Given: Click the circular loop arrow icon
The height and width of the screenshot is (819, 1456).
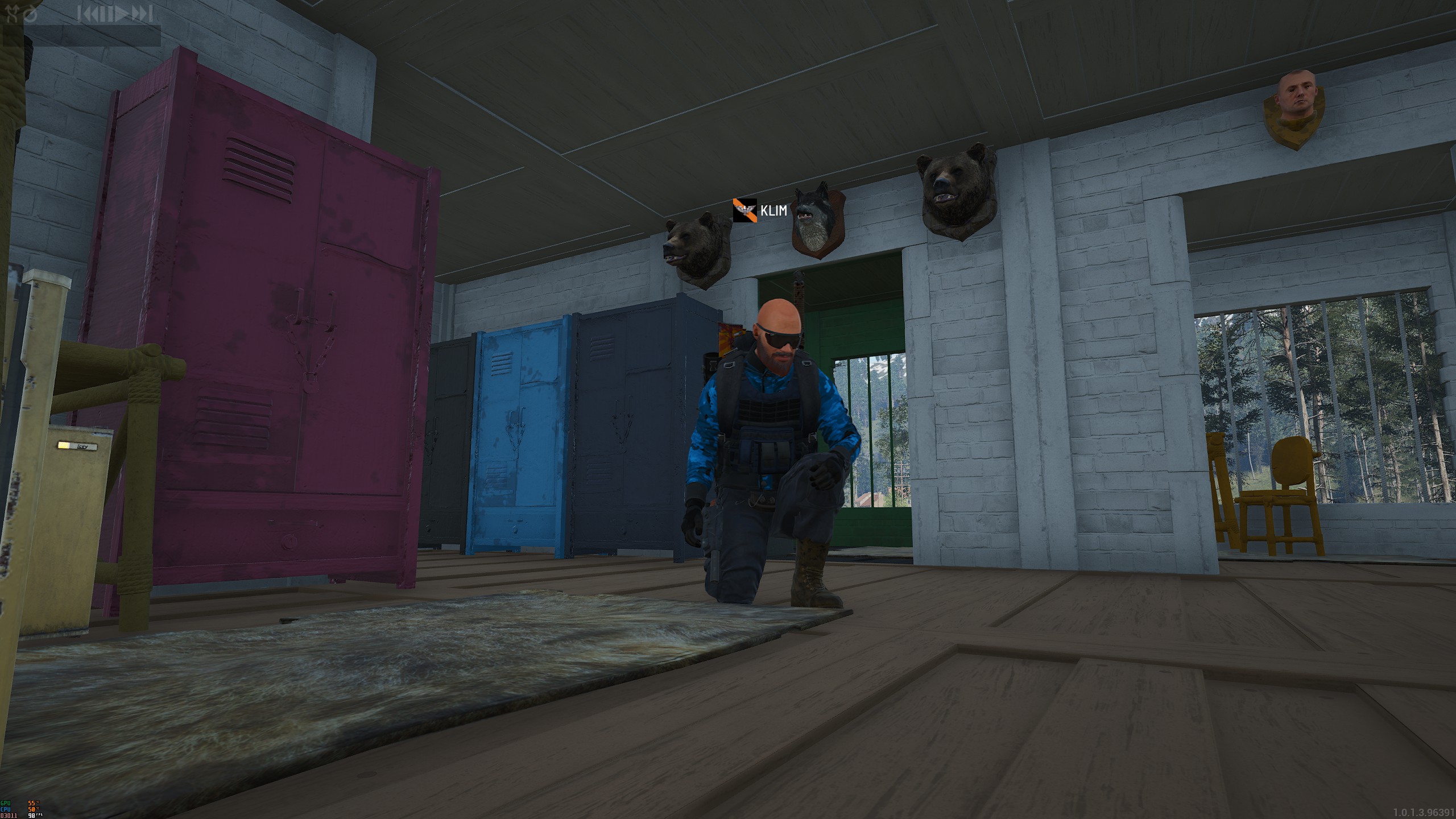Looking at the screenshot, I should click(x=31, y=14).
